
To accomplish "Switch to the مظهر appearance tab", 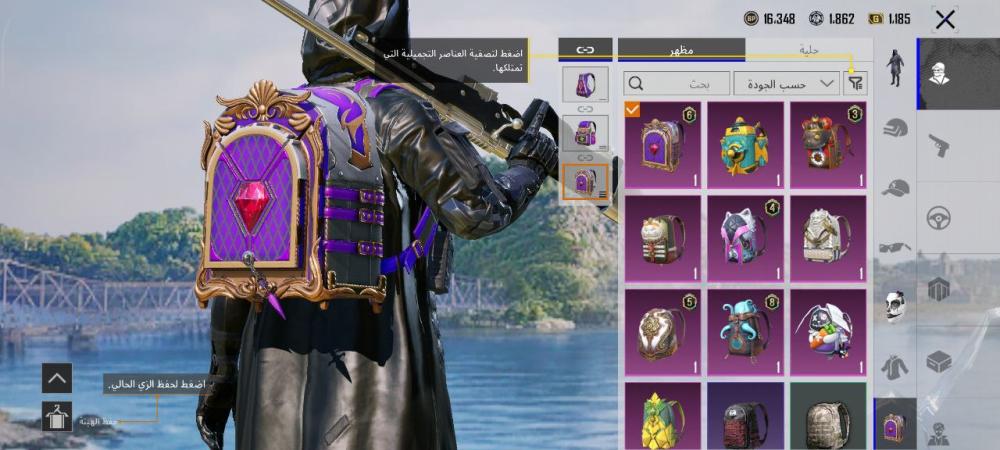I will point(681,49).
